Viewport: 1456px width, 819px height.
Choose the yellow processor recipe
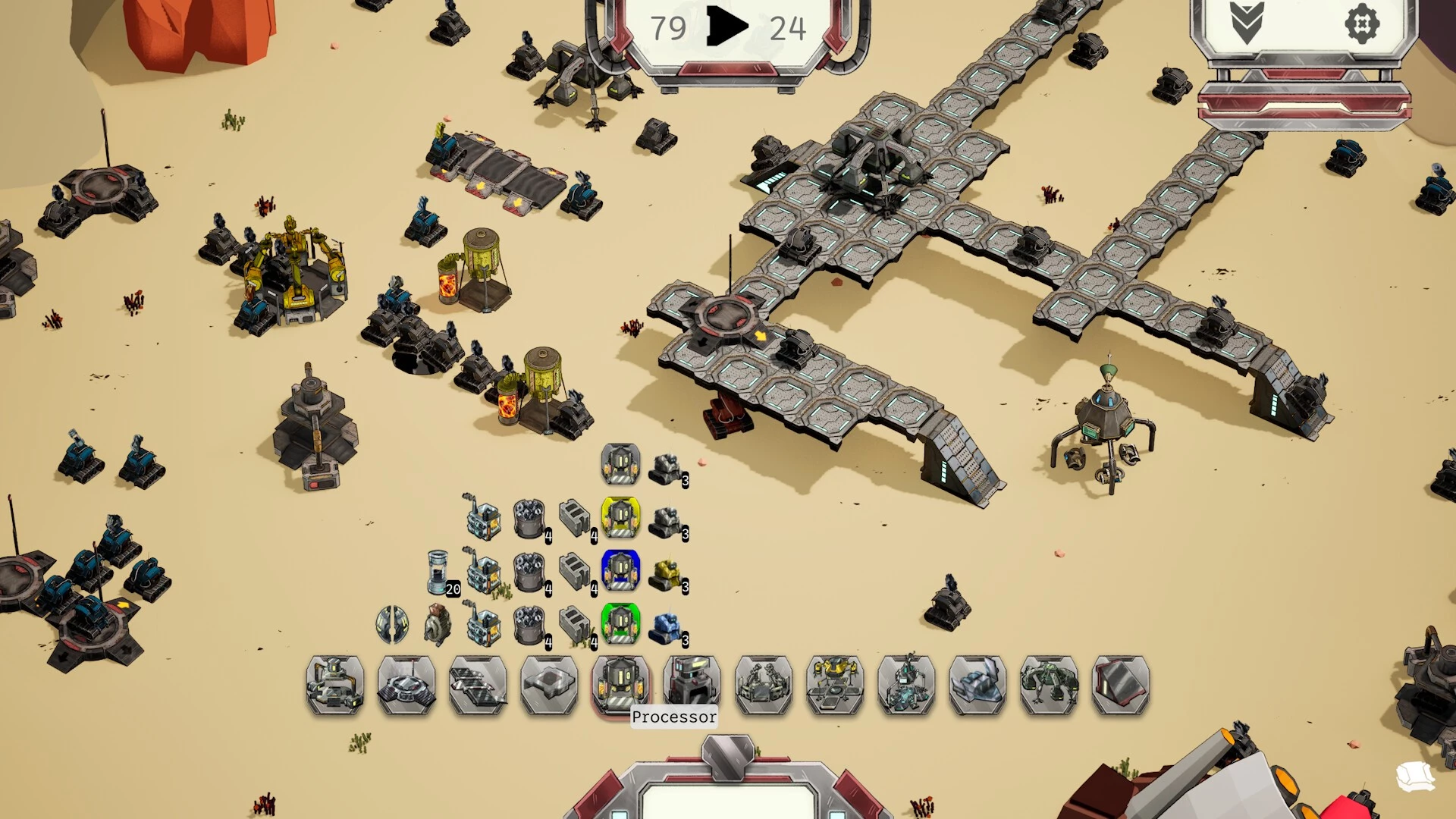[x=620, y=517]
